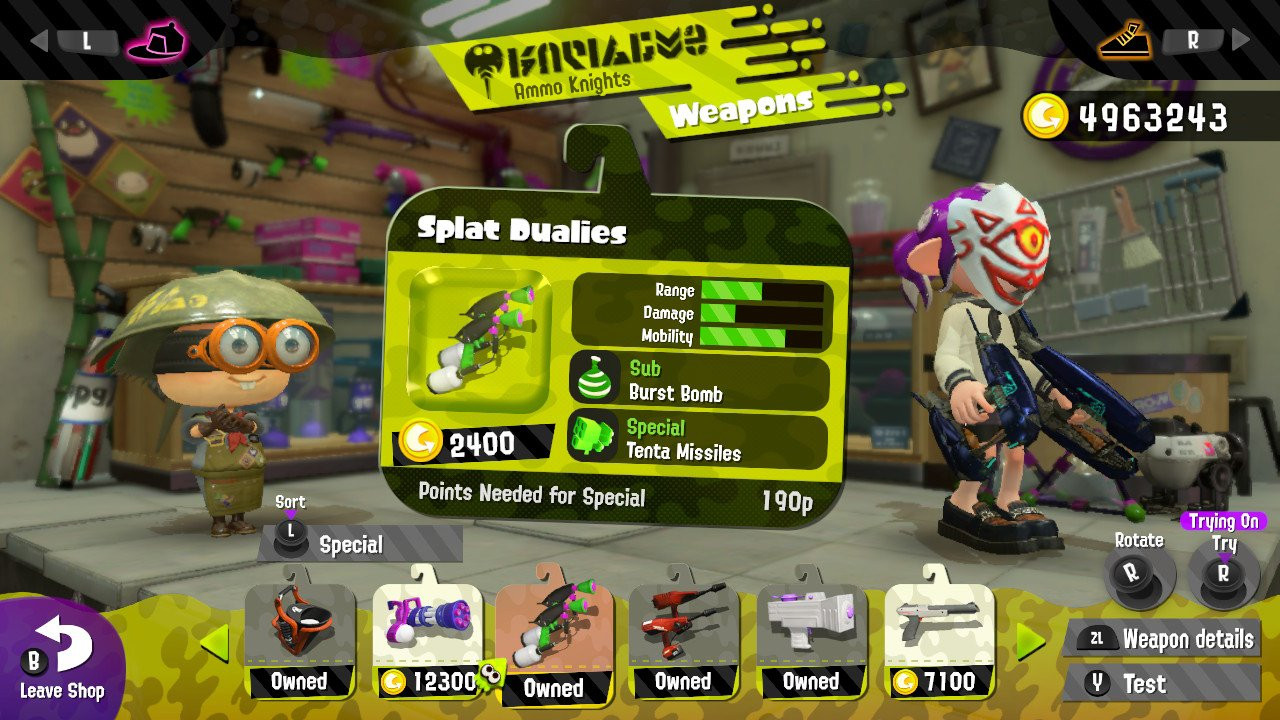Open Weapon details with the ZL button

(1096, 637)
